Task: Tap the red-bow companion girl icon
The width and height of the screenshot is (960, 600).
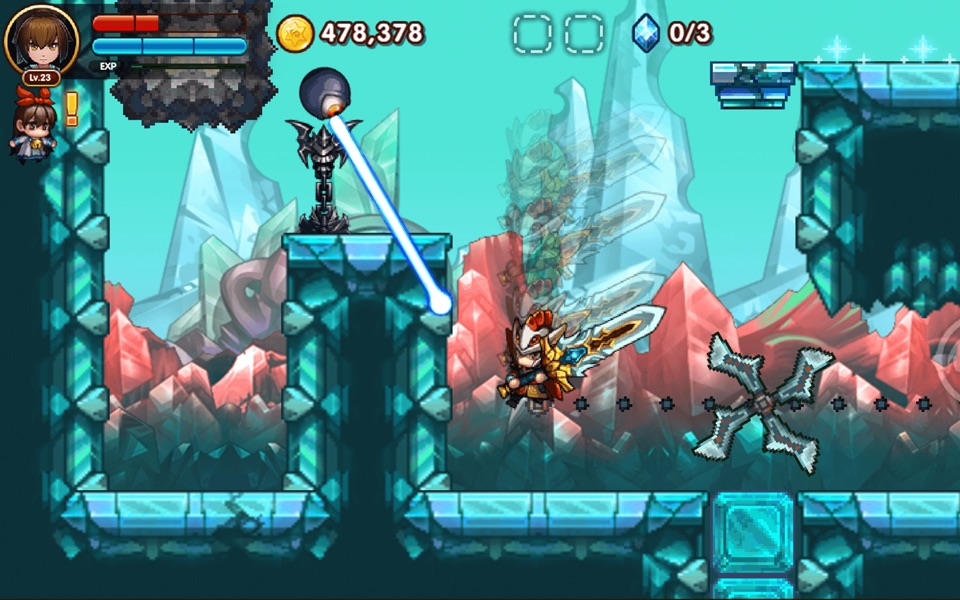Action: click(x=33, y=125)
